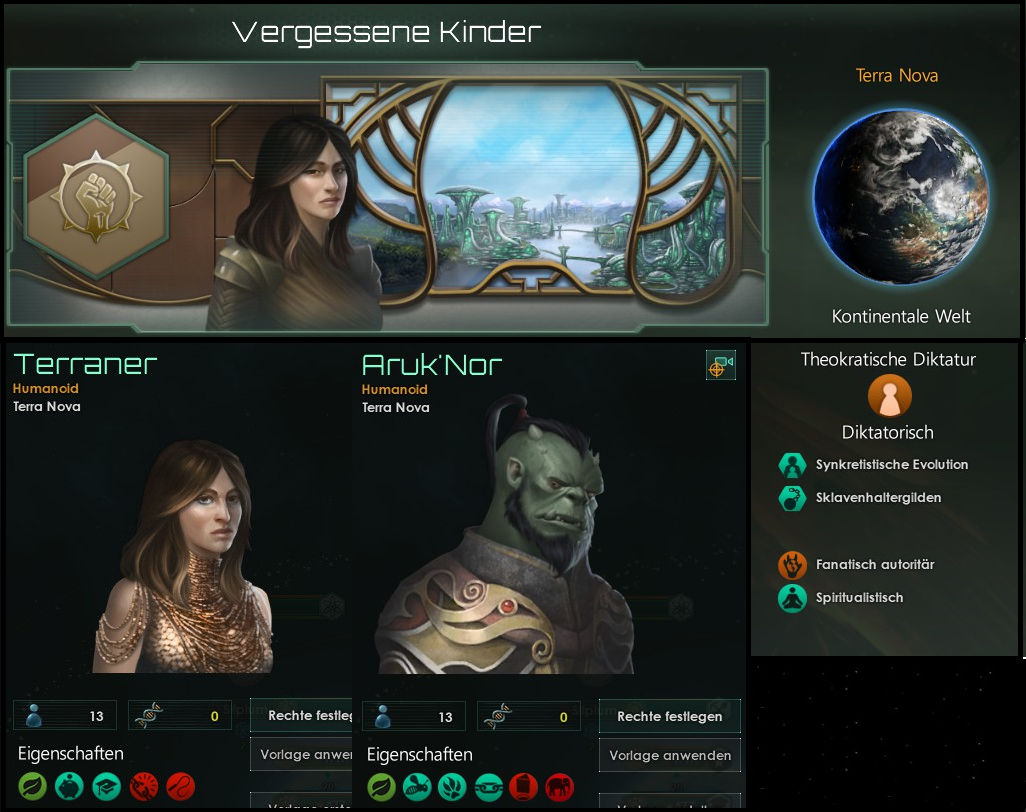Click Rechte festlegen for the Aruk'Nor species
1026x812 pixels.
[x=669, y=716]
